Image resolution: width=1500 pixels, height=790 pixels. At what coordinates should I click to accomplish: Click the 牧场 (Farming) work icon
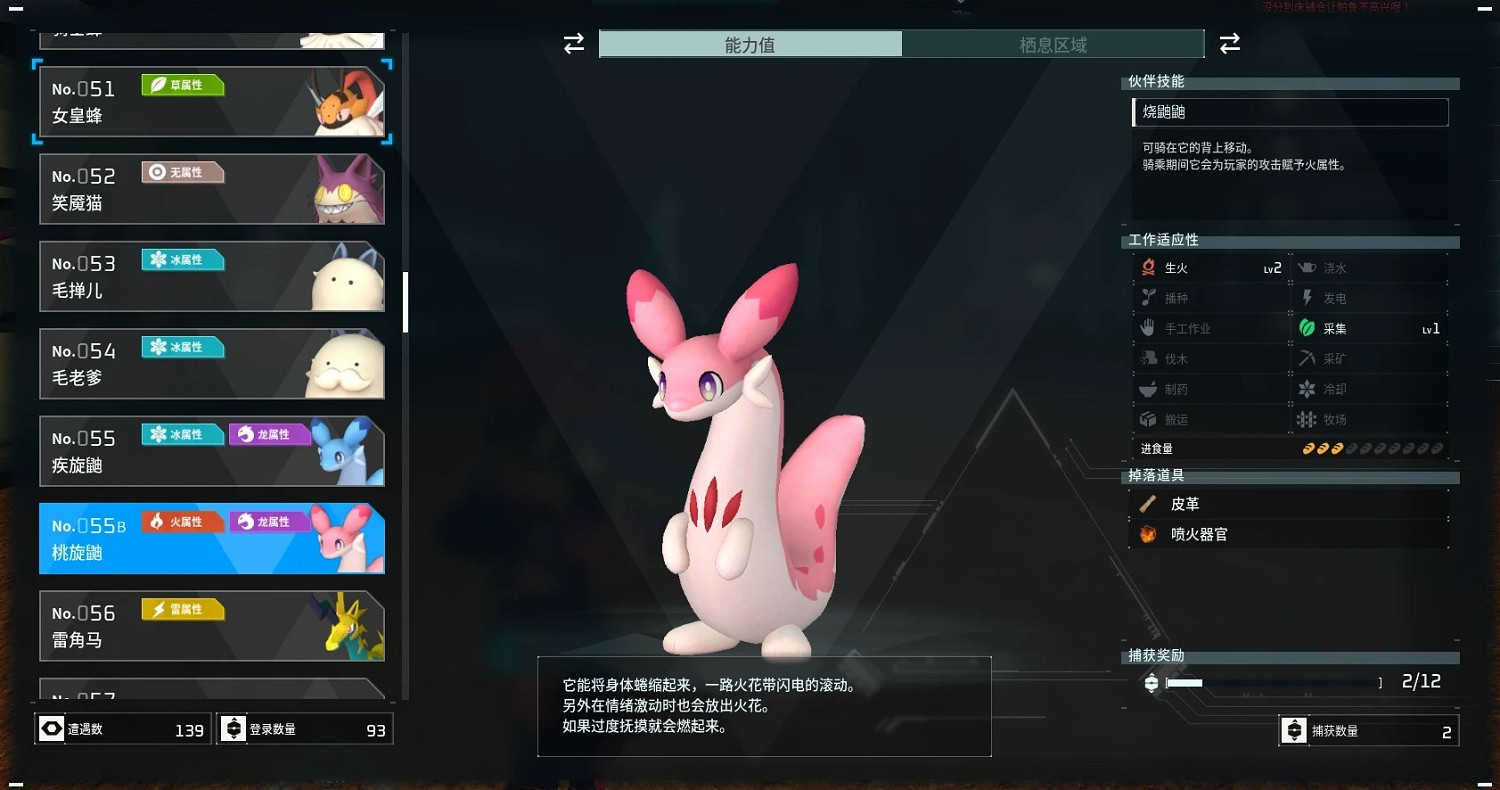pyautogui.click(x=1309, y=419)
